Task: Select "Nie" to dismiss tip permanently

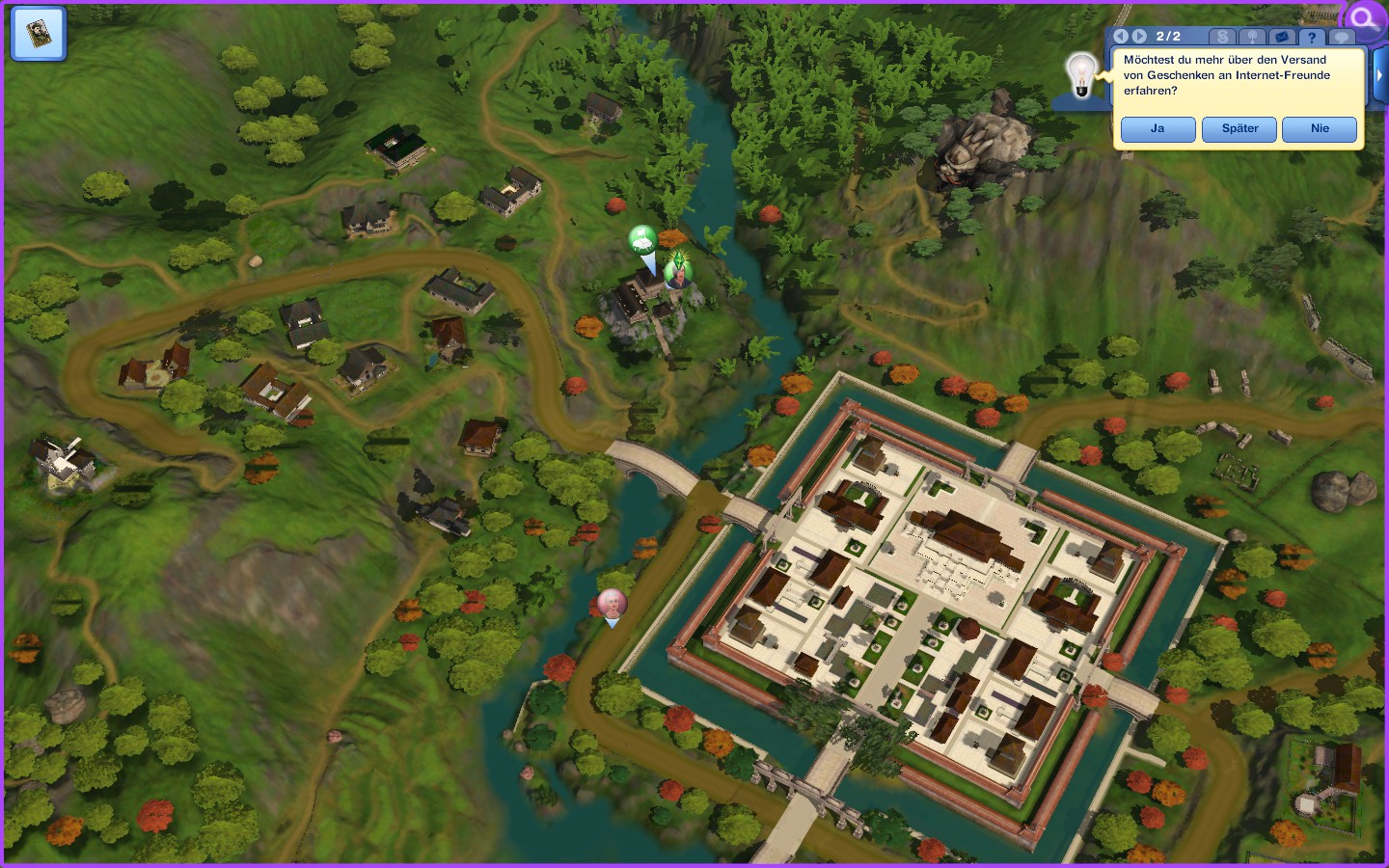Action: click(1320, 129)
